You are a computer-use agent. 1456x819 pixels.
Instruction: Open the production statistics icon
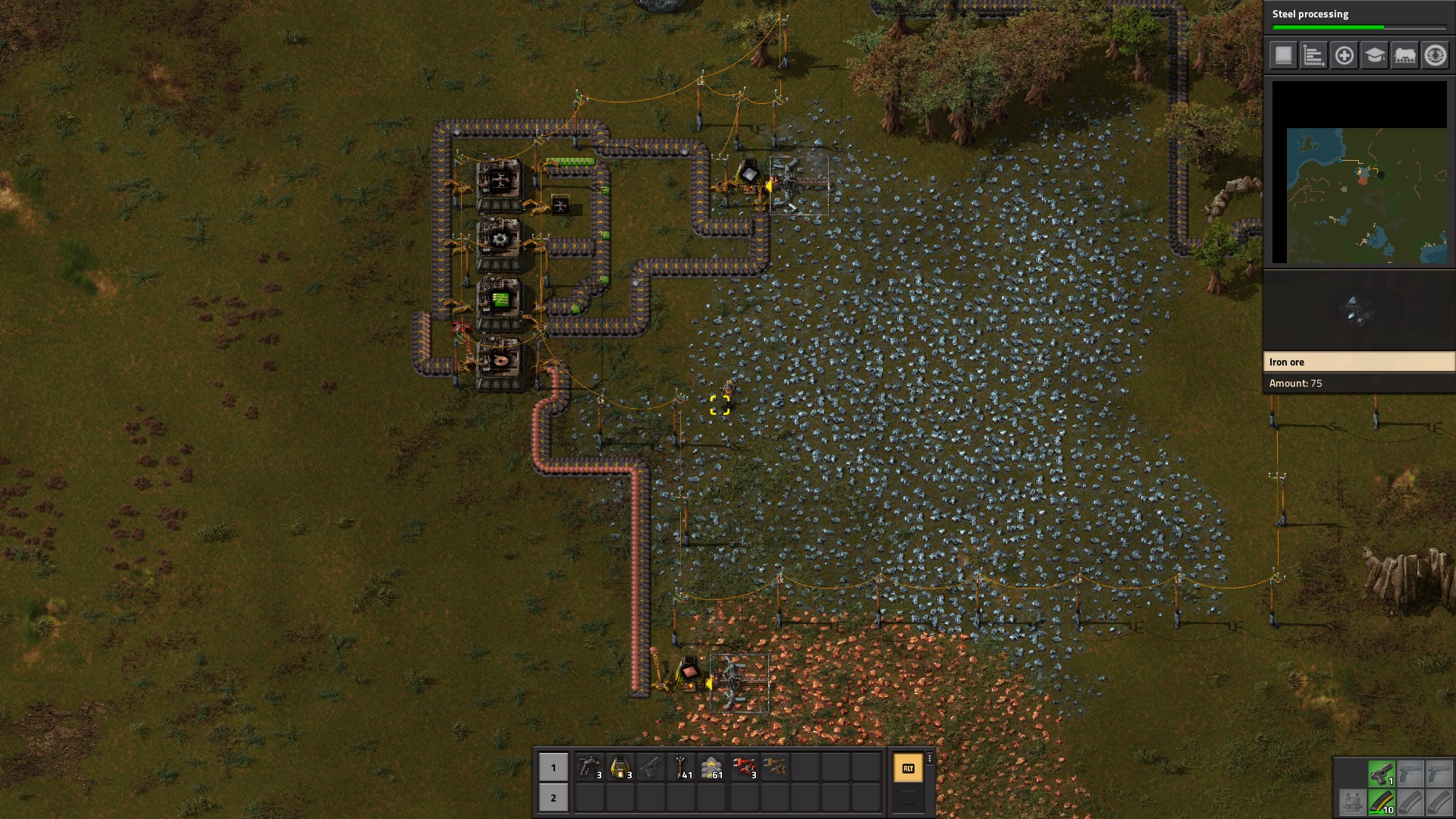click(x=1313, y=55)
